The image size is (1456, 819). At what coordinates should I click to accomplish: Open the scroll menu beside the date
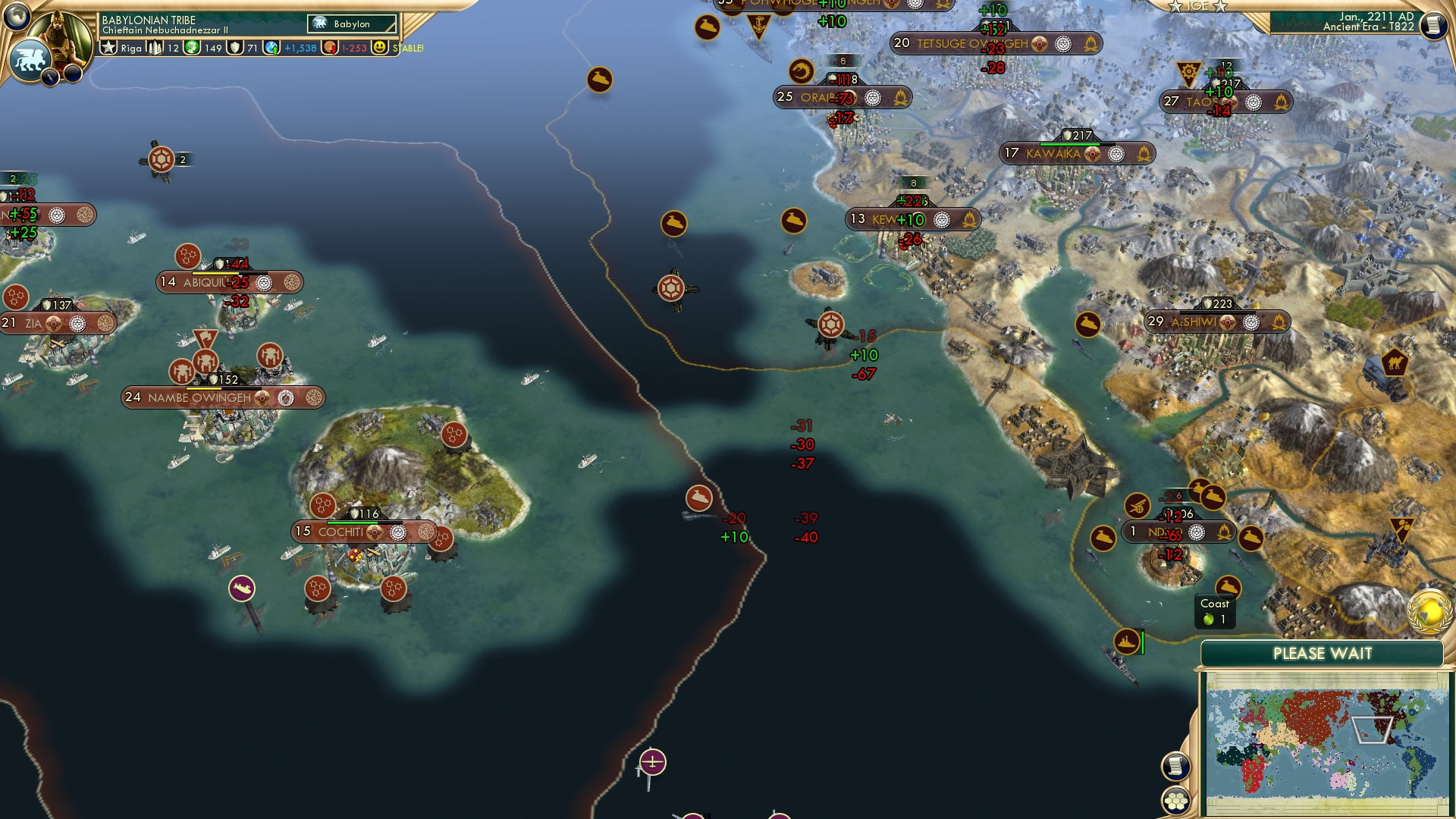click(x=1432, y=25)
